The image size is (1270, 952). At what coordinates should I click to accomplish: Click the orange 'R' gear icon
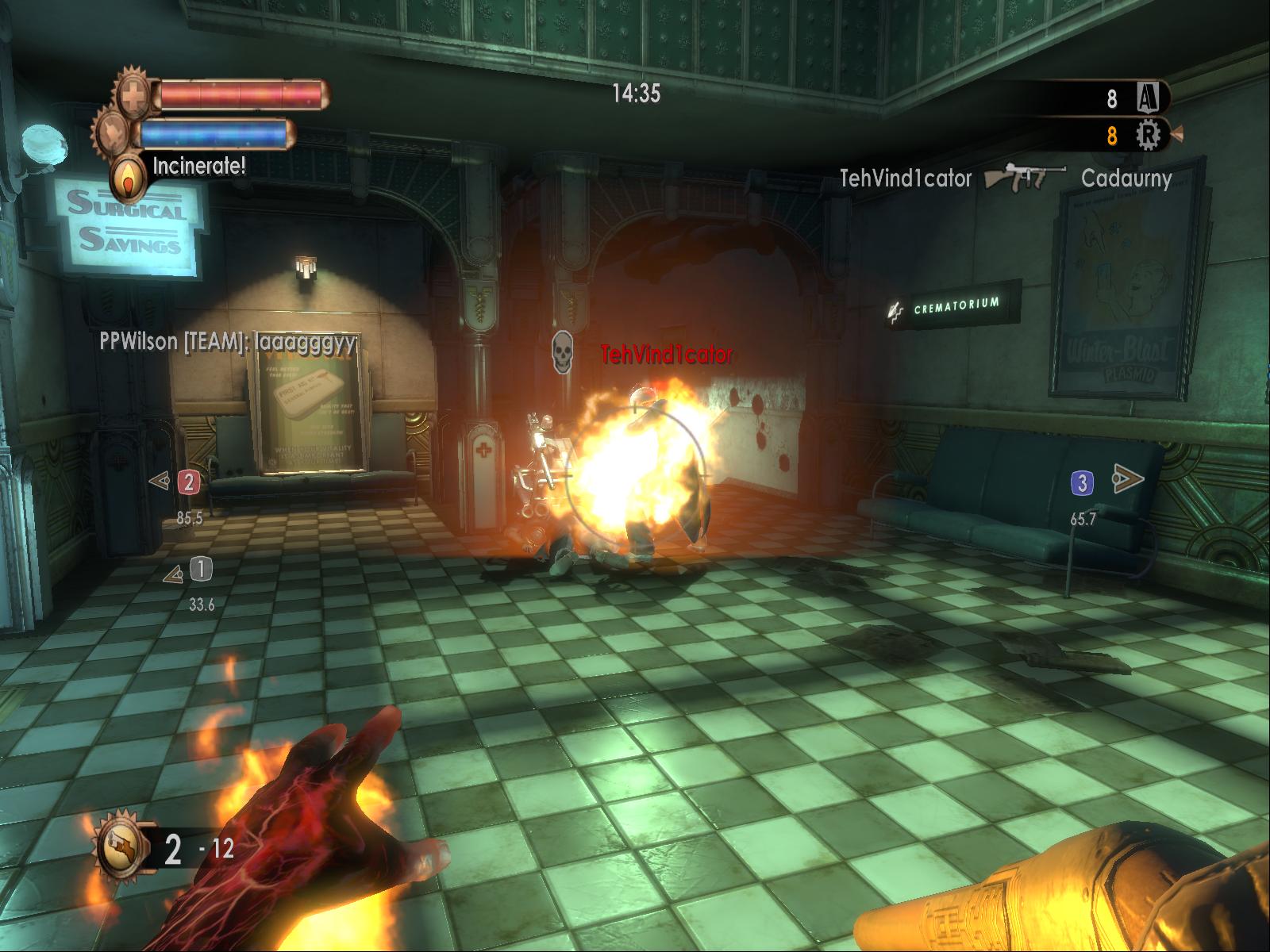1148,136
